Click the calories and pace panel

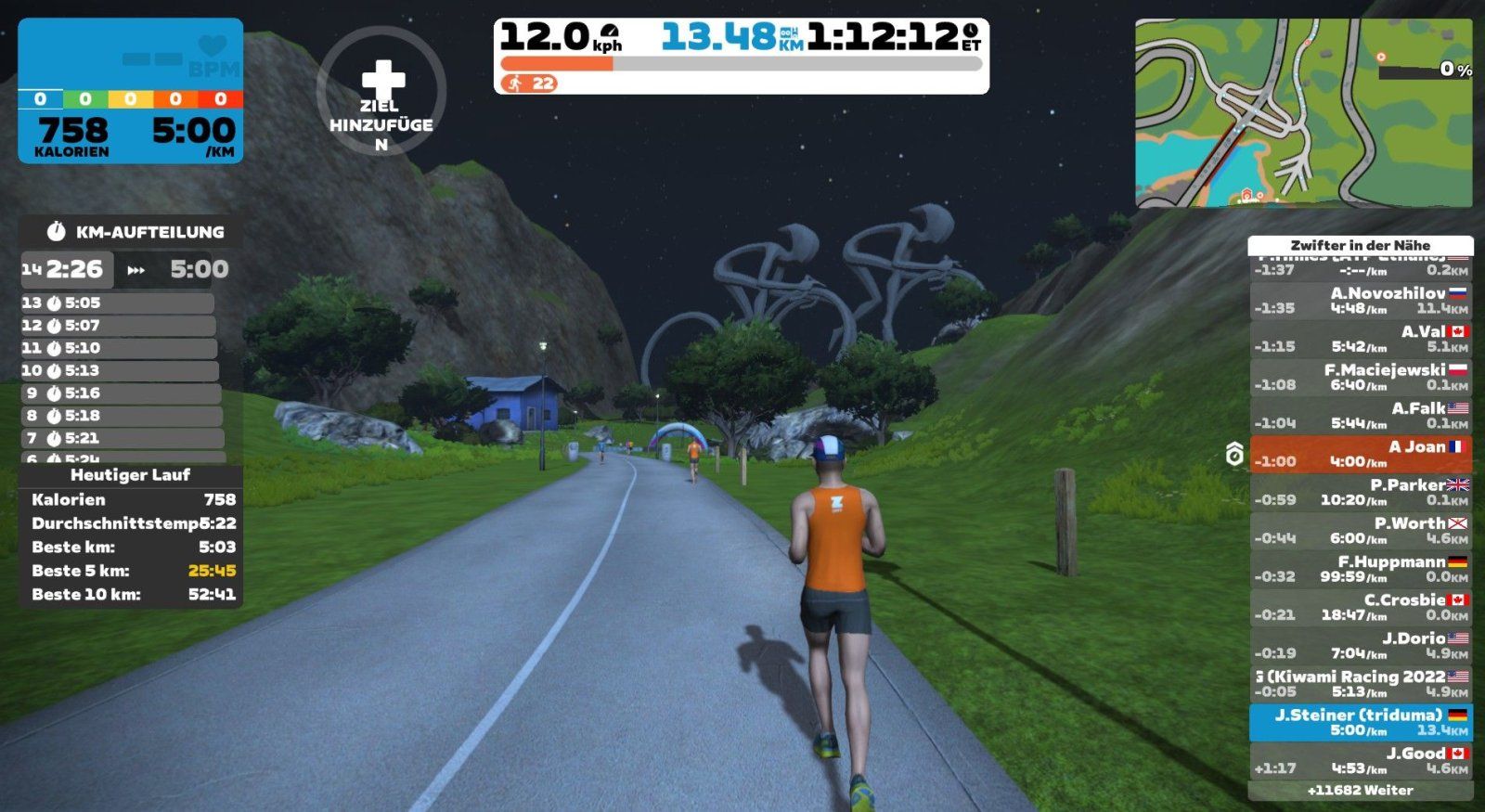click(130, 91)
